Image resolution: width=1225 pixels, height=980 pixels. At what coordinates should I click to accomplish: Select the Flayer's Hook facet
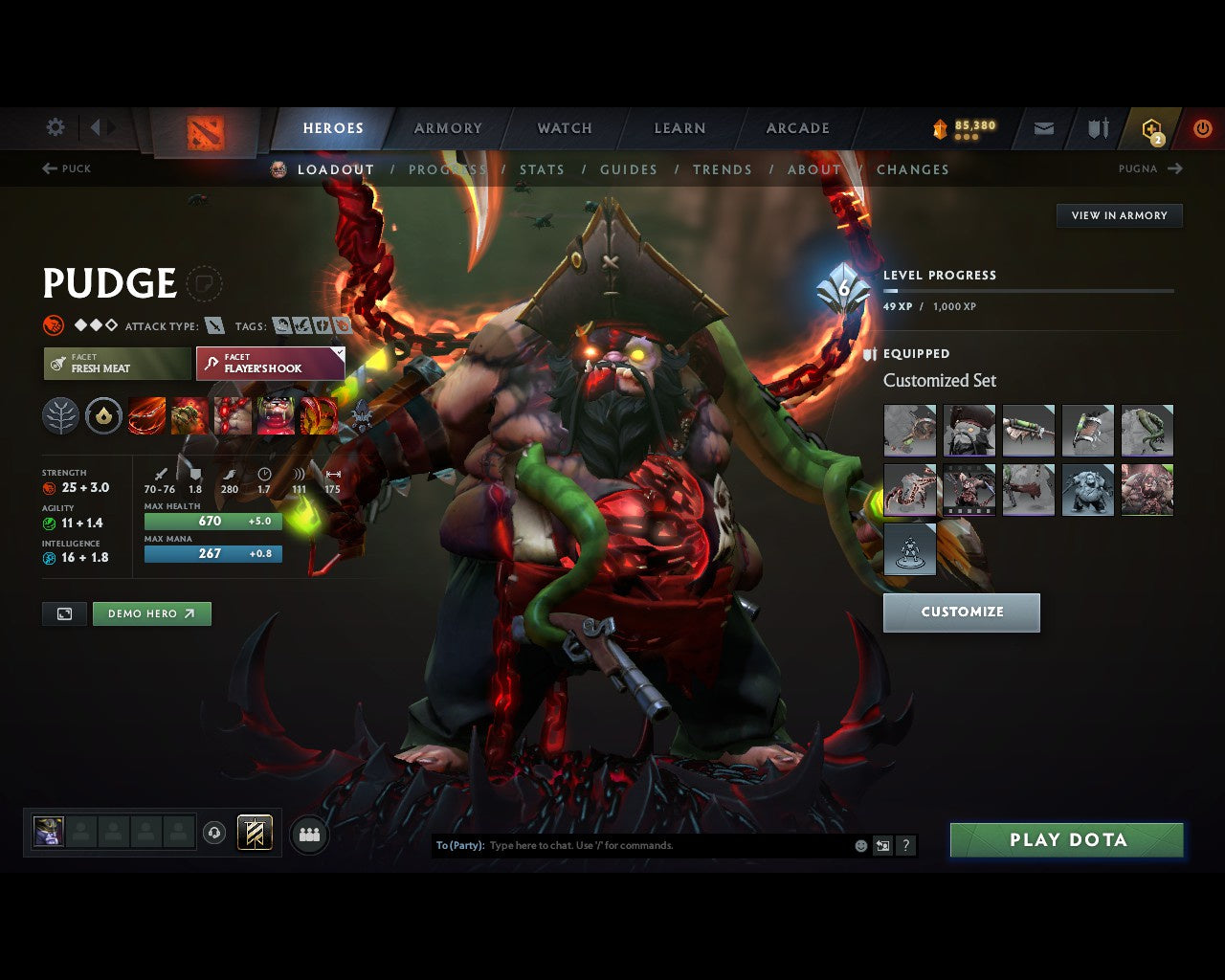pyautogui.click(x=270, y=364)
